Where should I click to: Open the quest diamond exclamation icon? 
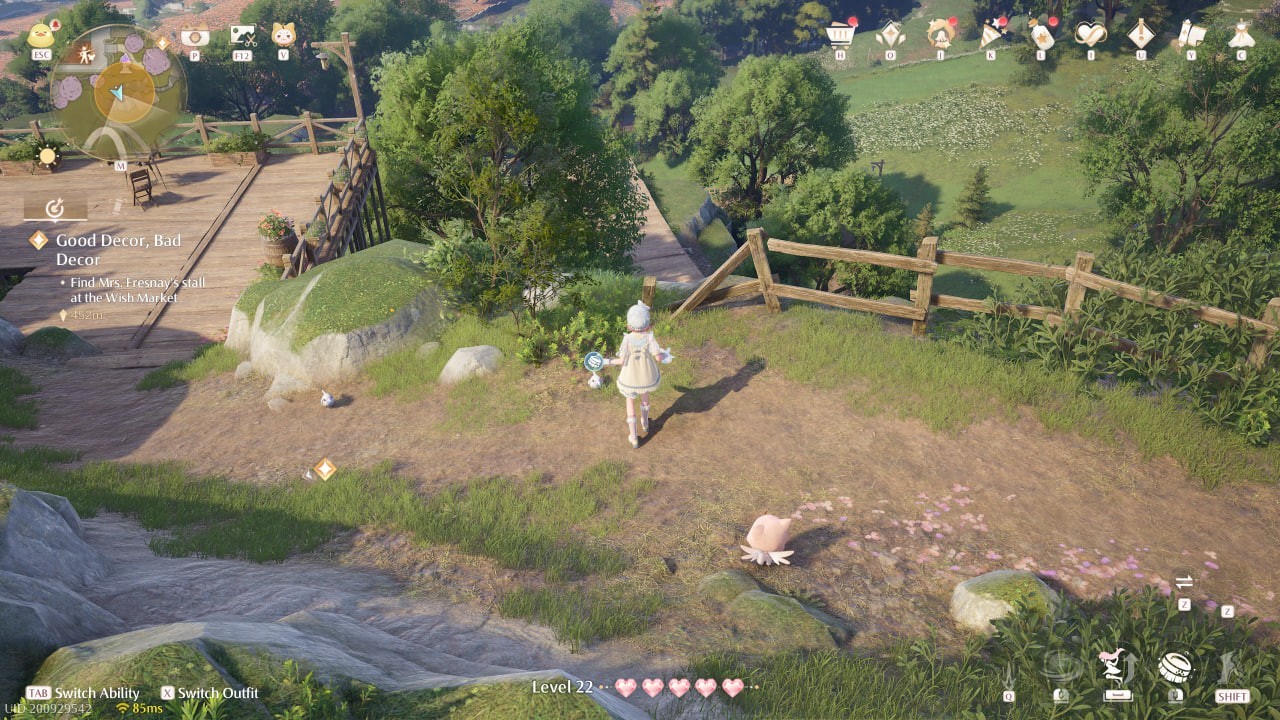1141,35
